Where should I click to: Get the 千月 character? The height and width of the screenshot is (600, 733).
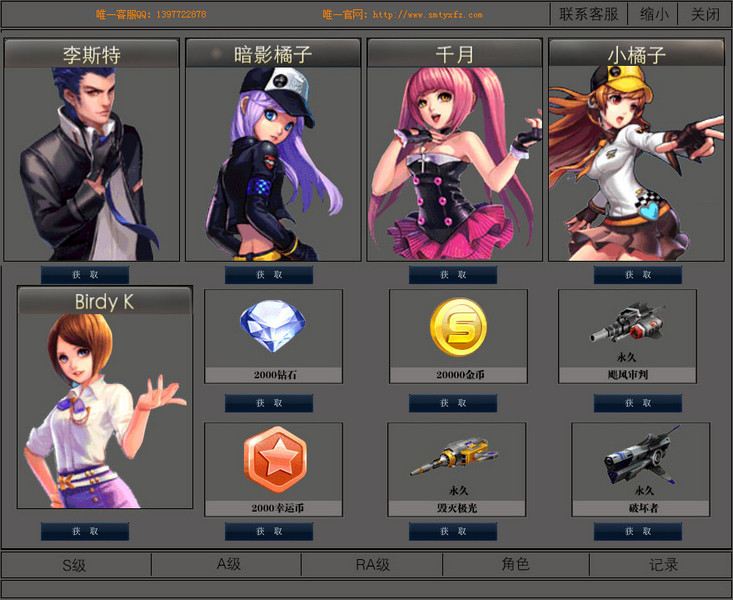pos(453,275)
